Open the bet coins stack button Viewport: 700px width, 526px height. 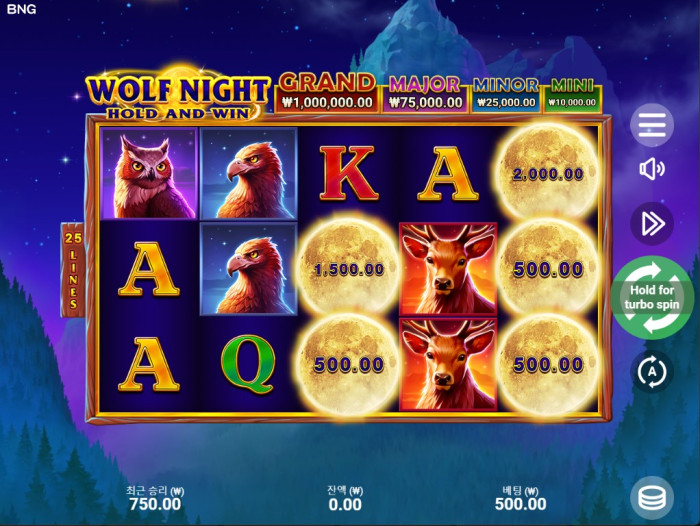click(652, 497)
